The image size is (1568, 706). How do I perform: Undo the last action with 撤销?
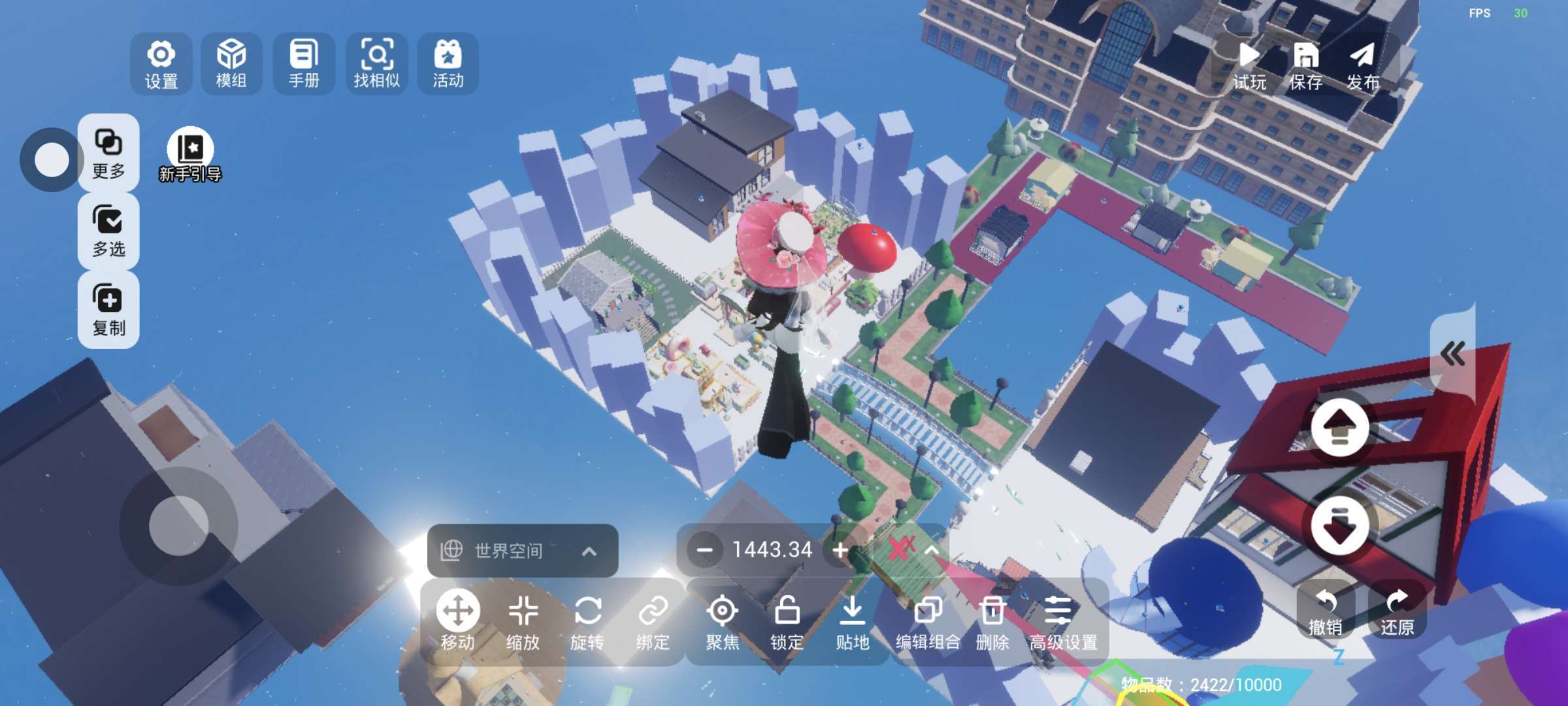(1326, 612)
